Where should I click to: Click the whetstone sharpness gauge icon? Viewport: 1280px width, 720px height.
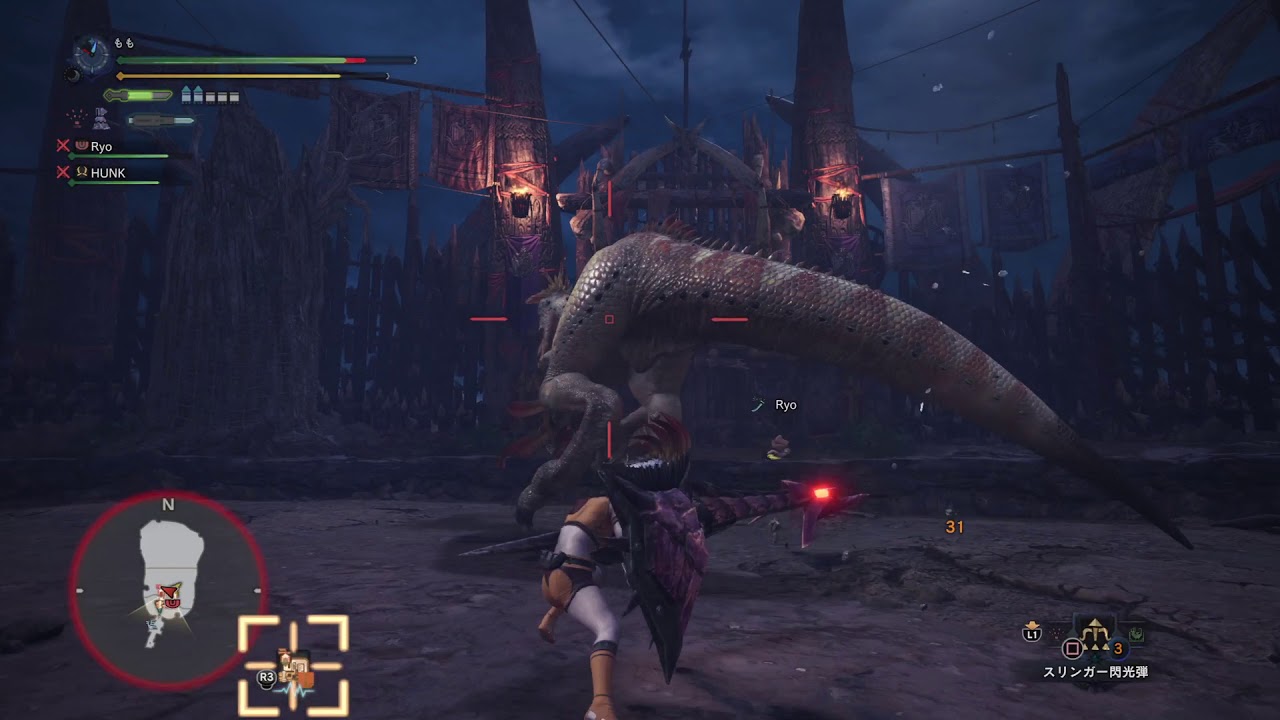pyautogui.click(x=137, y=94)
